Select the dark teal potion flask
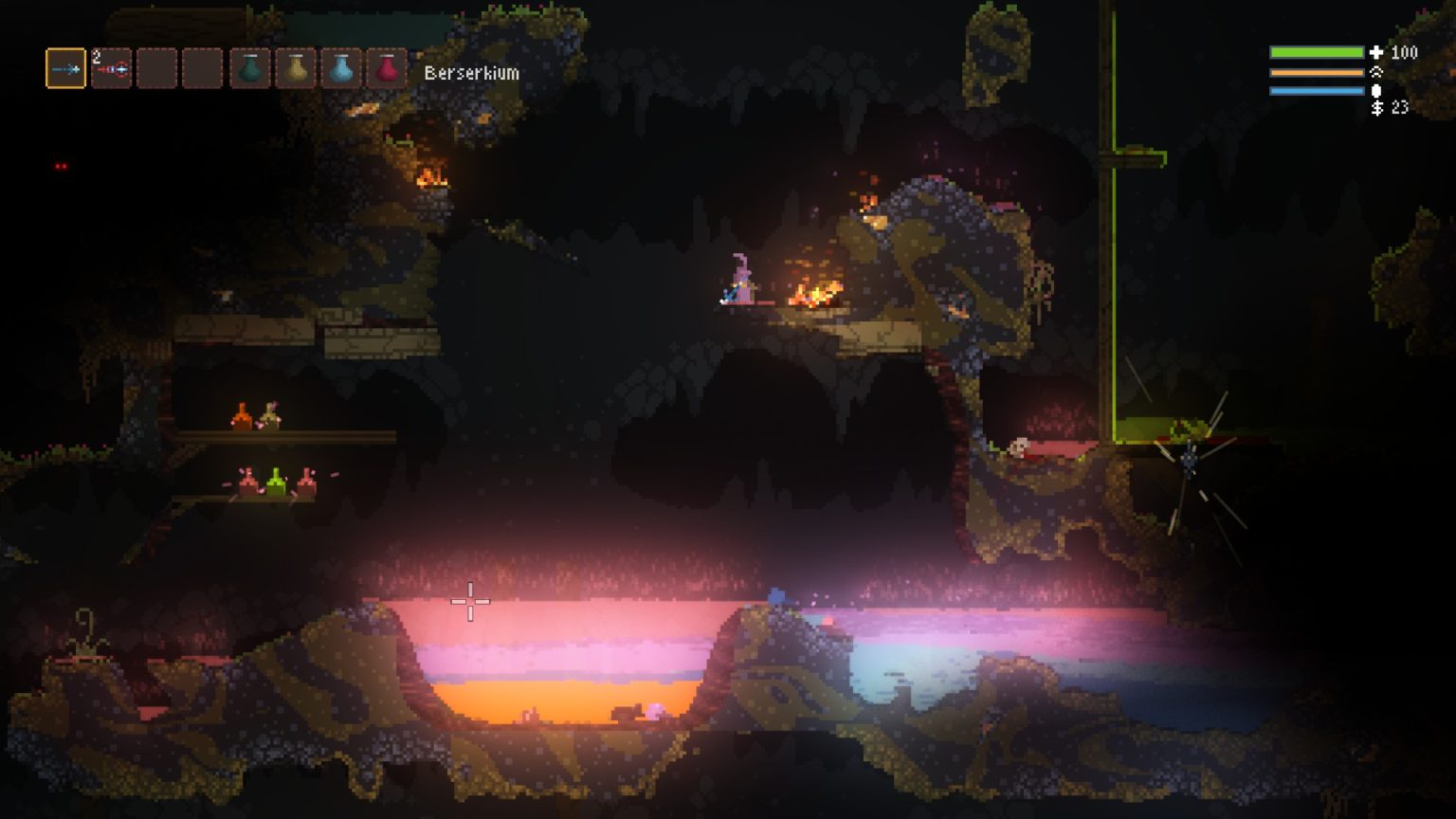Screen dimensions: 1456x819 (250, 69)
